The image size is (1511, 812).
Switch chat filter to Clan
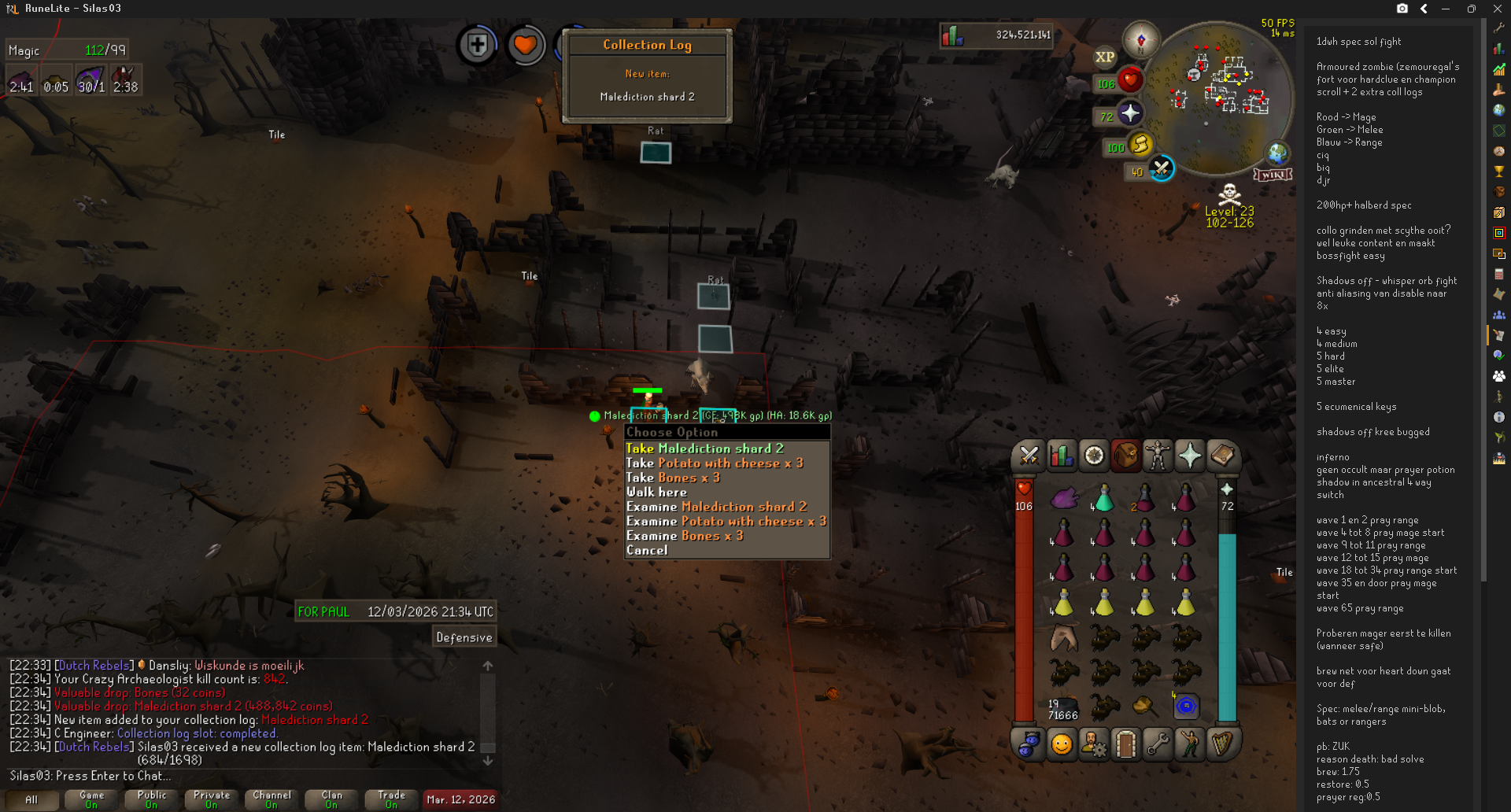pyautogui.click(x=331, y=799)
